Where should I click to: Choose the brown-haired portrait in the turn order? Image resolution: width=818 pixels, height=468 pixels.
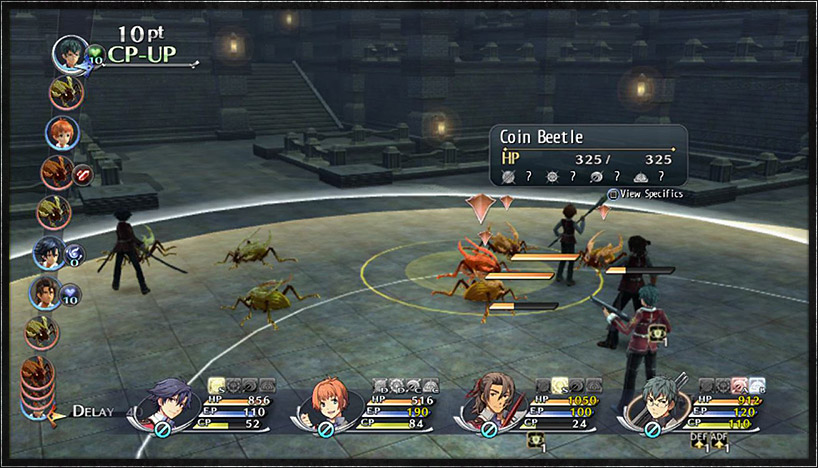47,292
